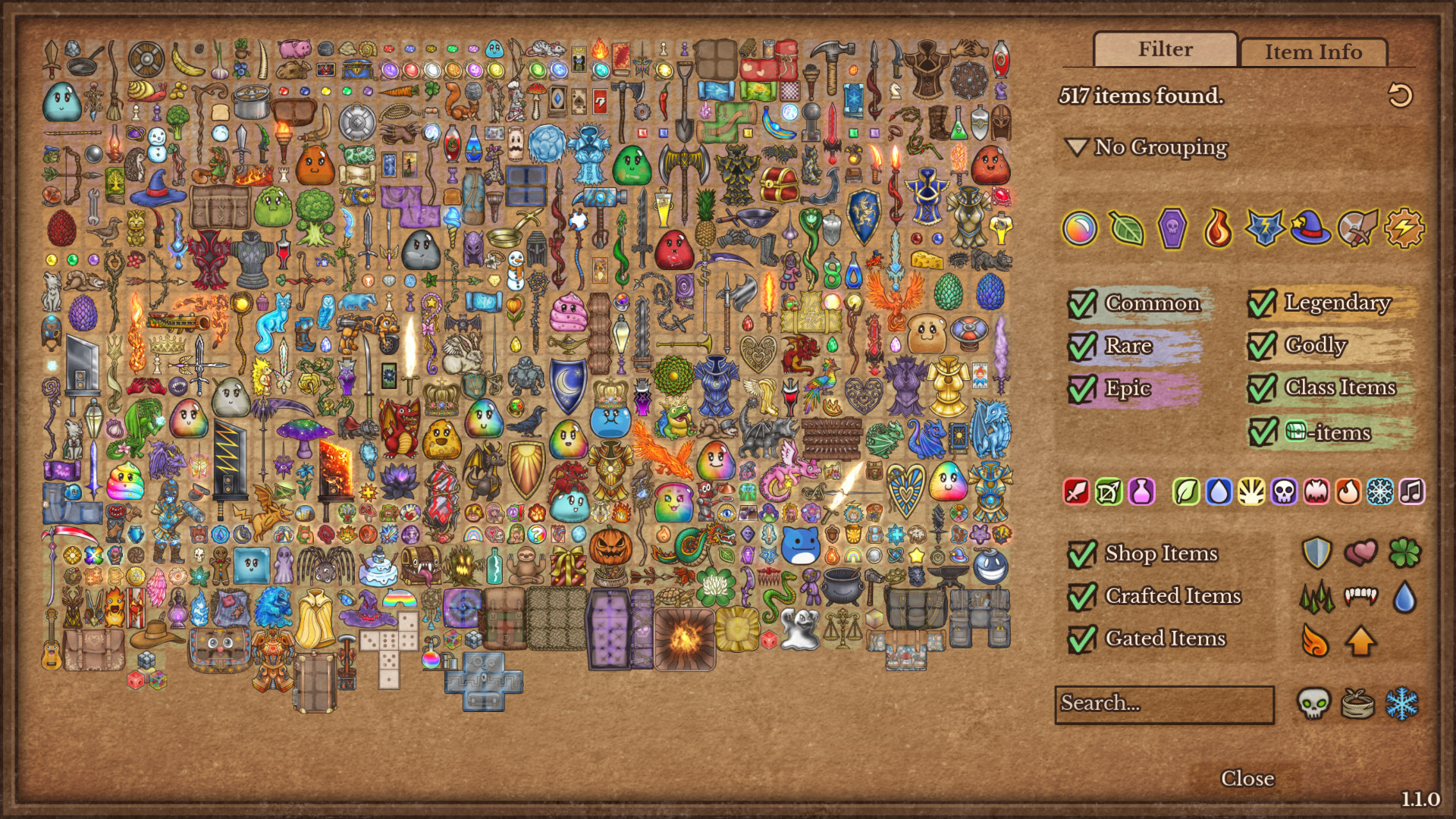Screen dimensions: 1456x819
Task: Switch to the Item Info tab
Action: pos(1313,52)
